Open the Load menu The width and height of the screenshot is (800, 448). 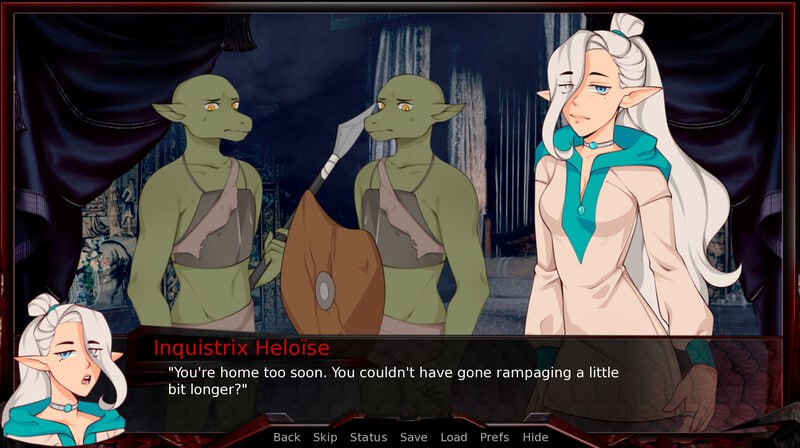453,437
